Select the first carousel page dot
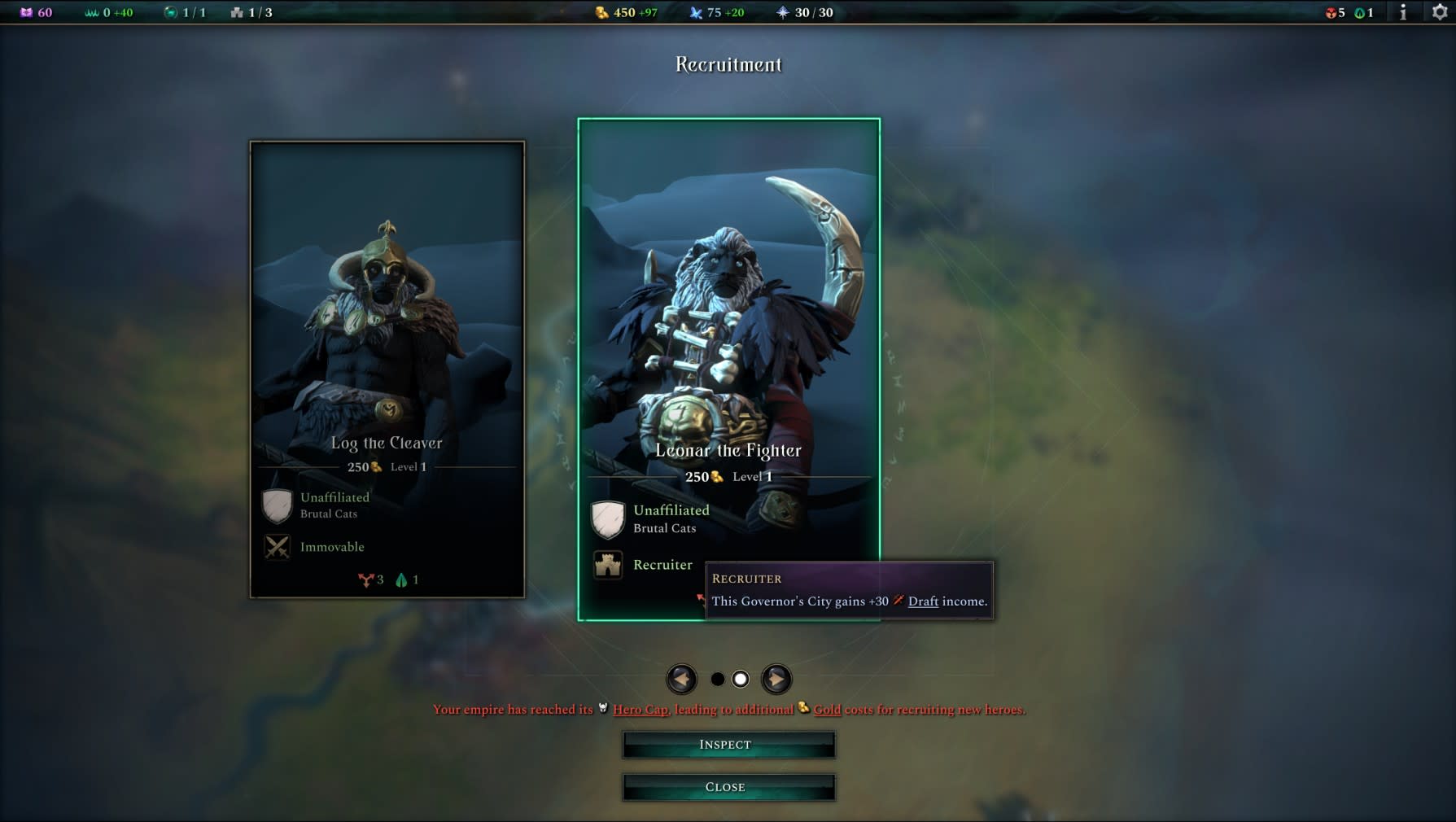This screenshot has height=822, width=1456. (718, 677)
